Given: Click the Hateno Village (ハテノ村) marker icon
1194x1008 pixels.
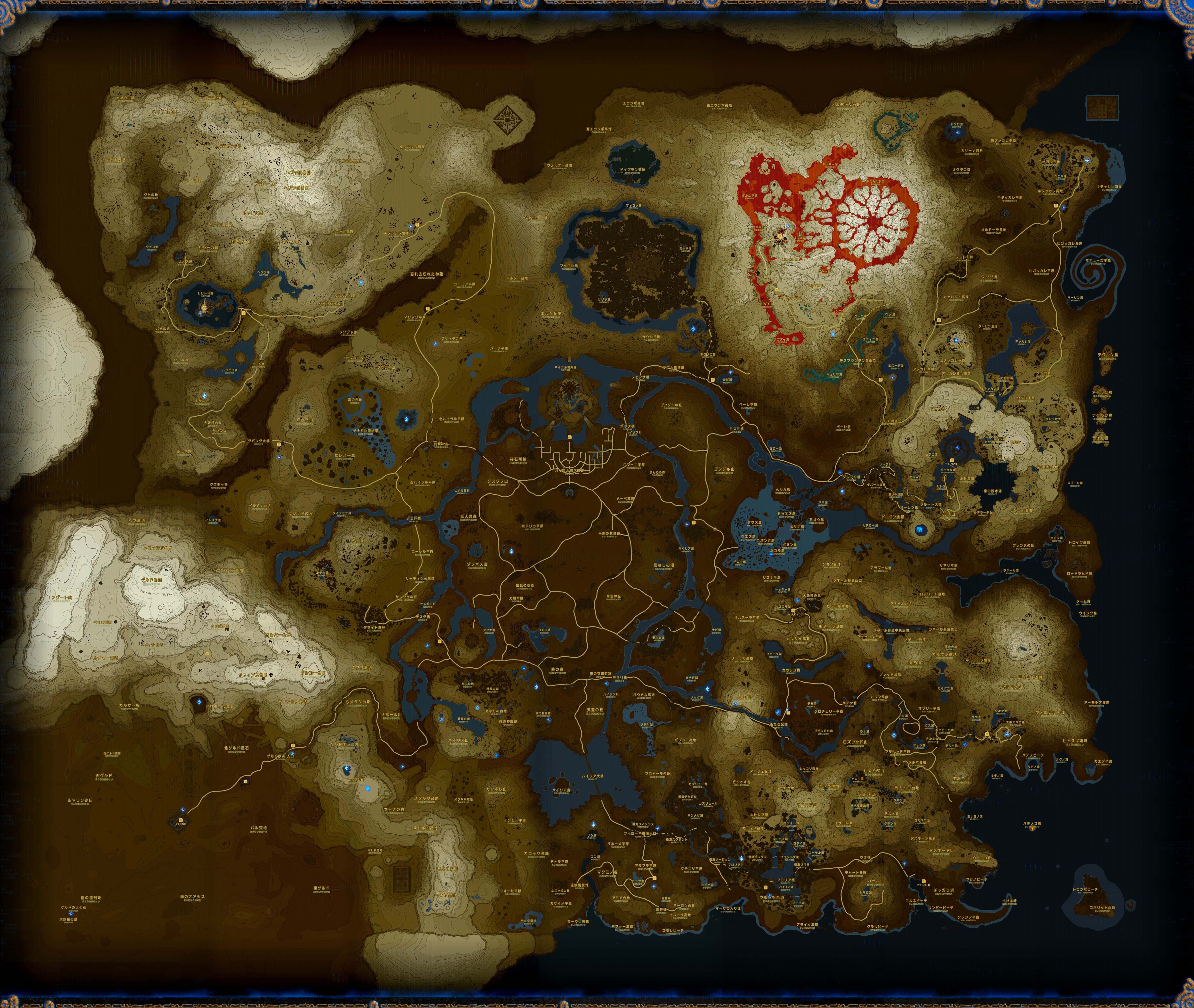Looking at the screenshot, I should 987,734.
